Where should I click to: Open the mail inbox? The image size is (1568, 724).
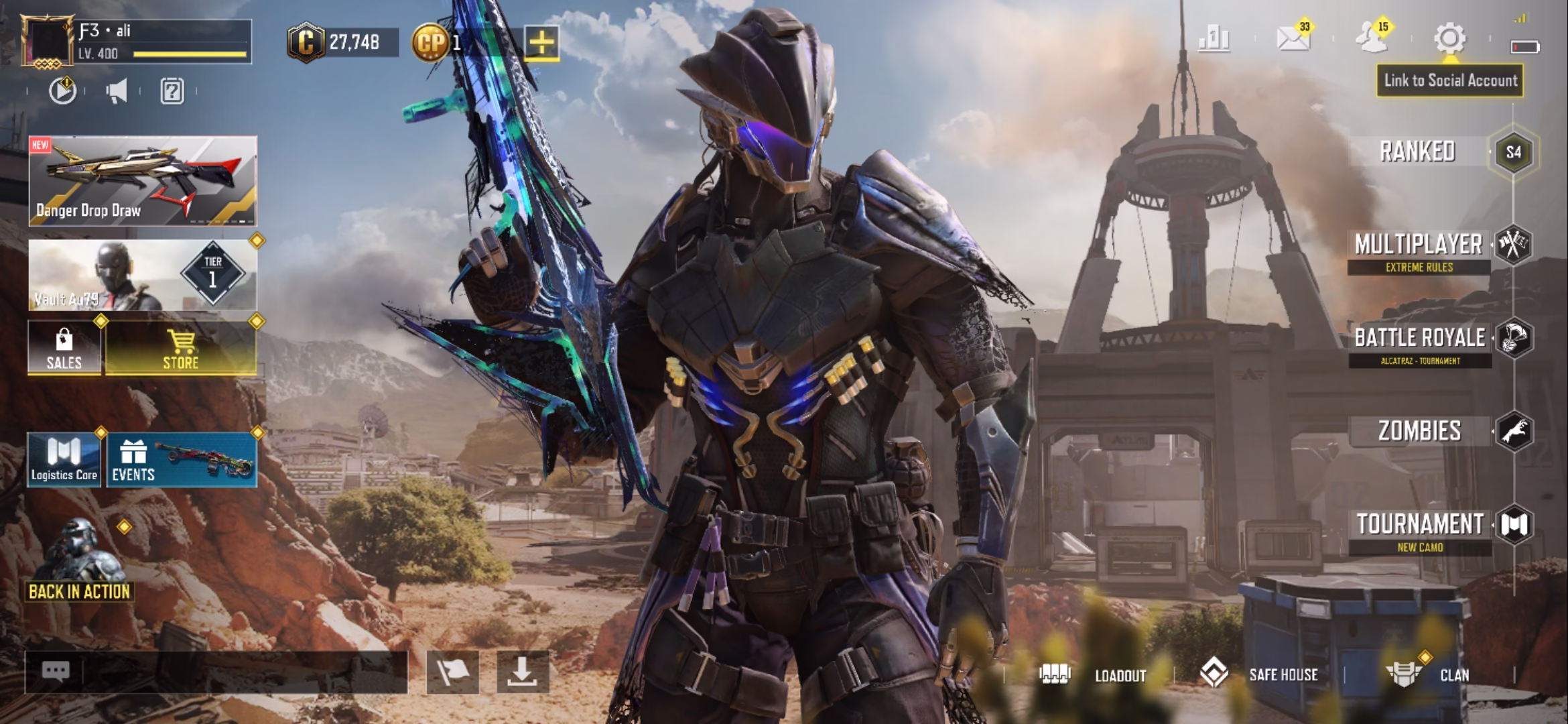pos(1293,39)
